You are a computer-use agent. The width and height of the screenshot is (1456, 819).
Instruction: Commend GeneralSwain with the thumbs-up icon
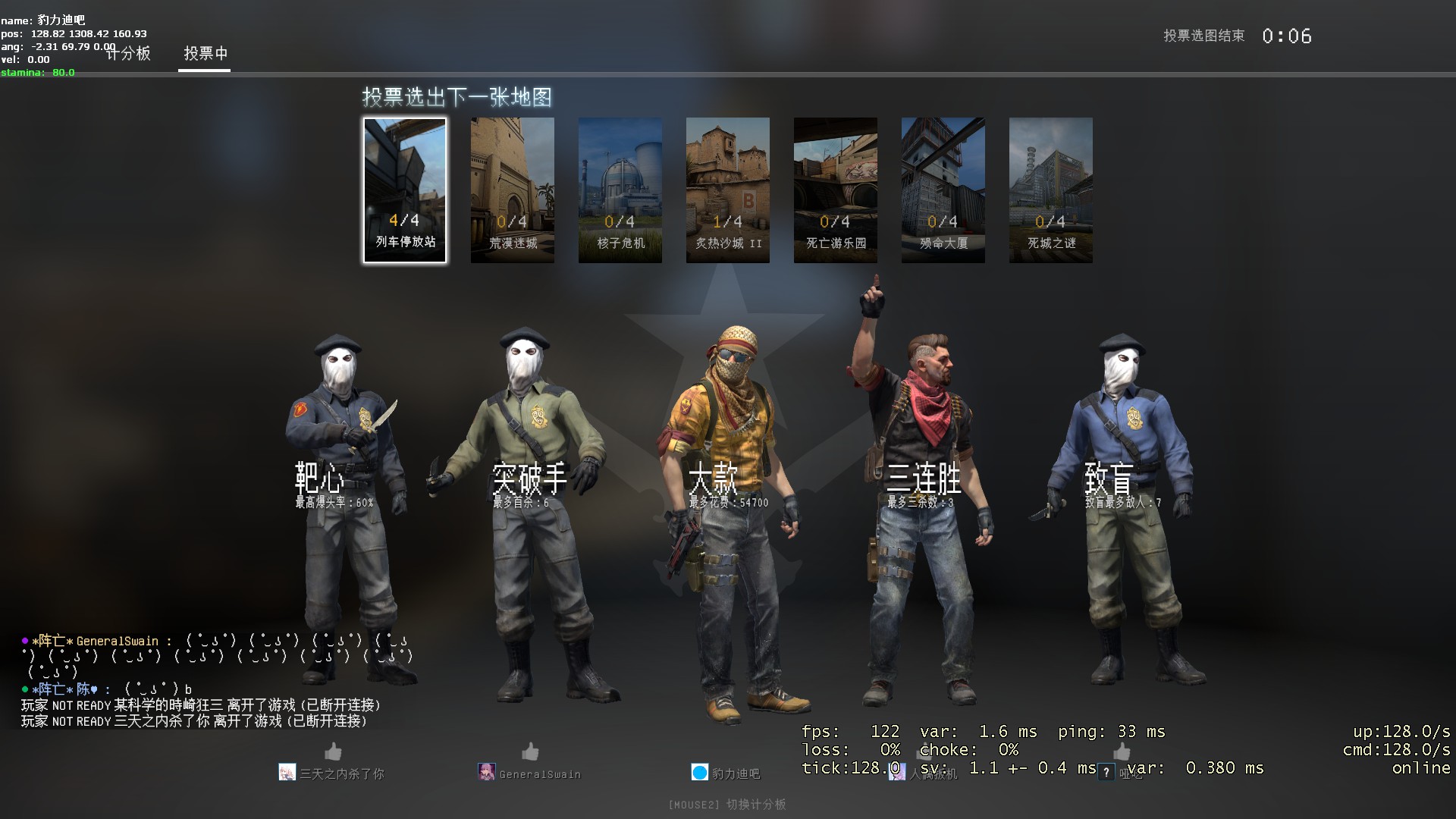[x=530, y=752]
